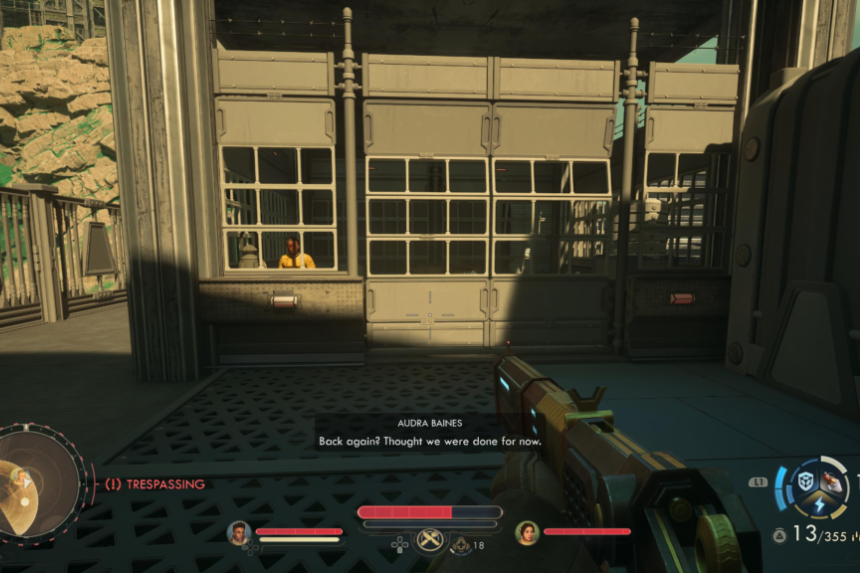Click the circular radar minimap
This screenshot has height=573, width=860.
coord(38,485)
